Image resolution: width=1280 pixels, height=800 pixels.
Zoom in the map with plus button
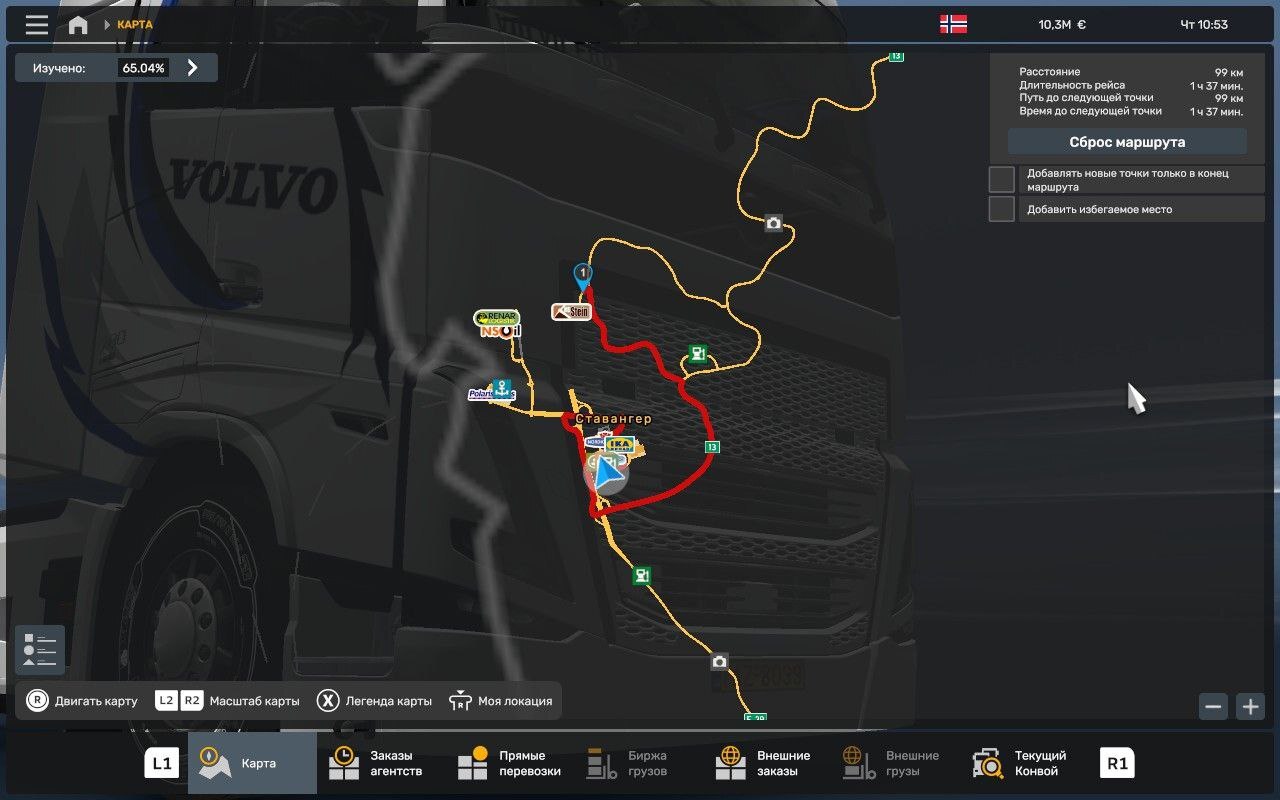(x=1250, y=706)
